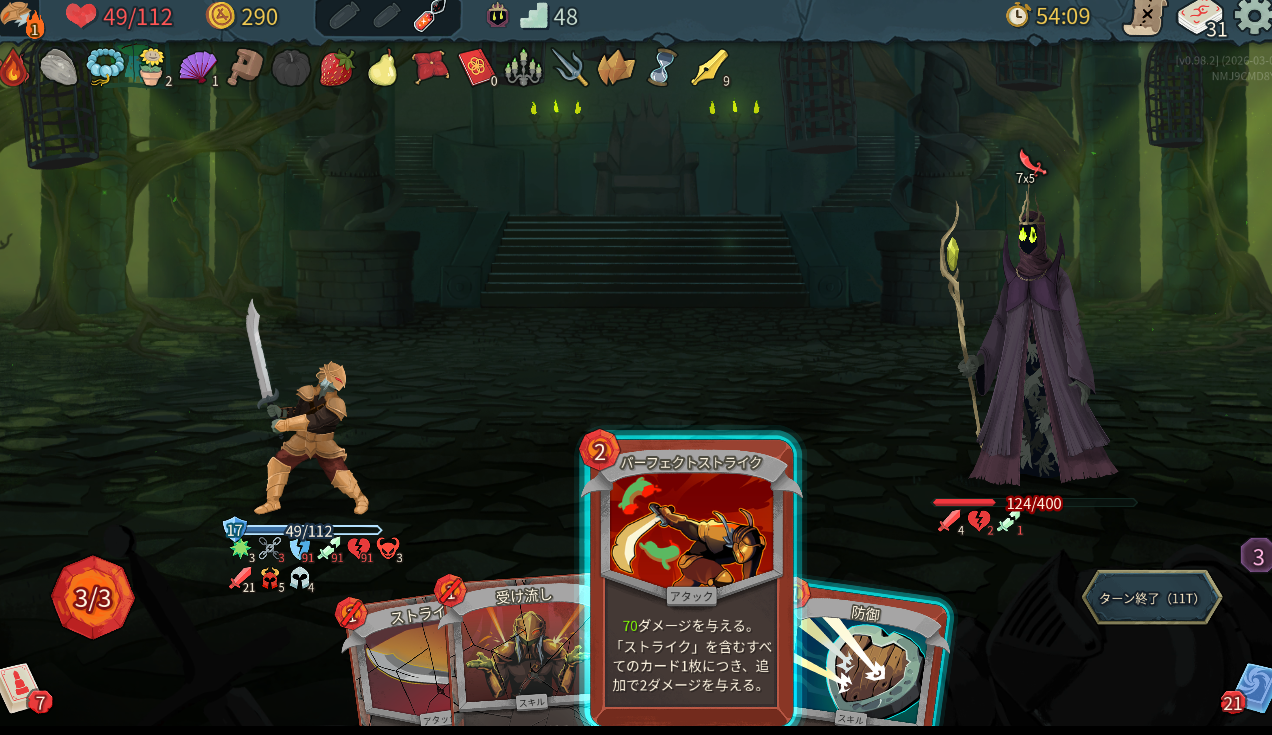Select the パーフェクトストライク card

(x=692, y=580)
